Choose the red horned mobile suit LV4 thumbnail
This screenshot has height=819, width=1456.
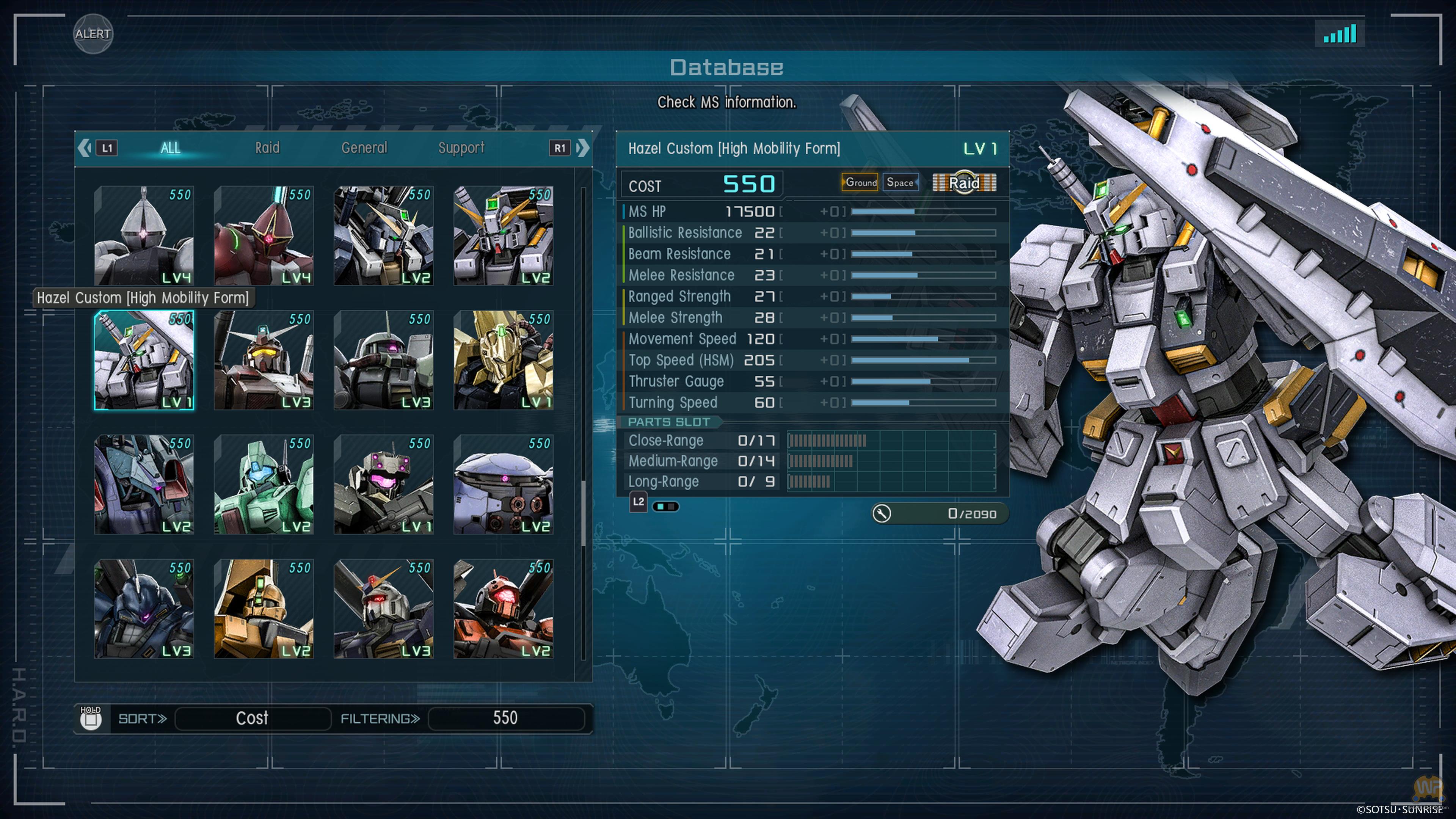coord(264,236)
